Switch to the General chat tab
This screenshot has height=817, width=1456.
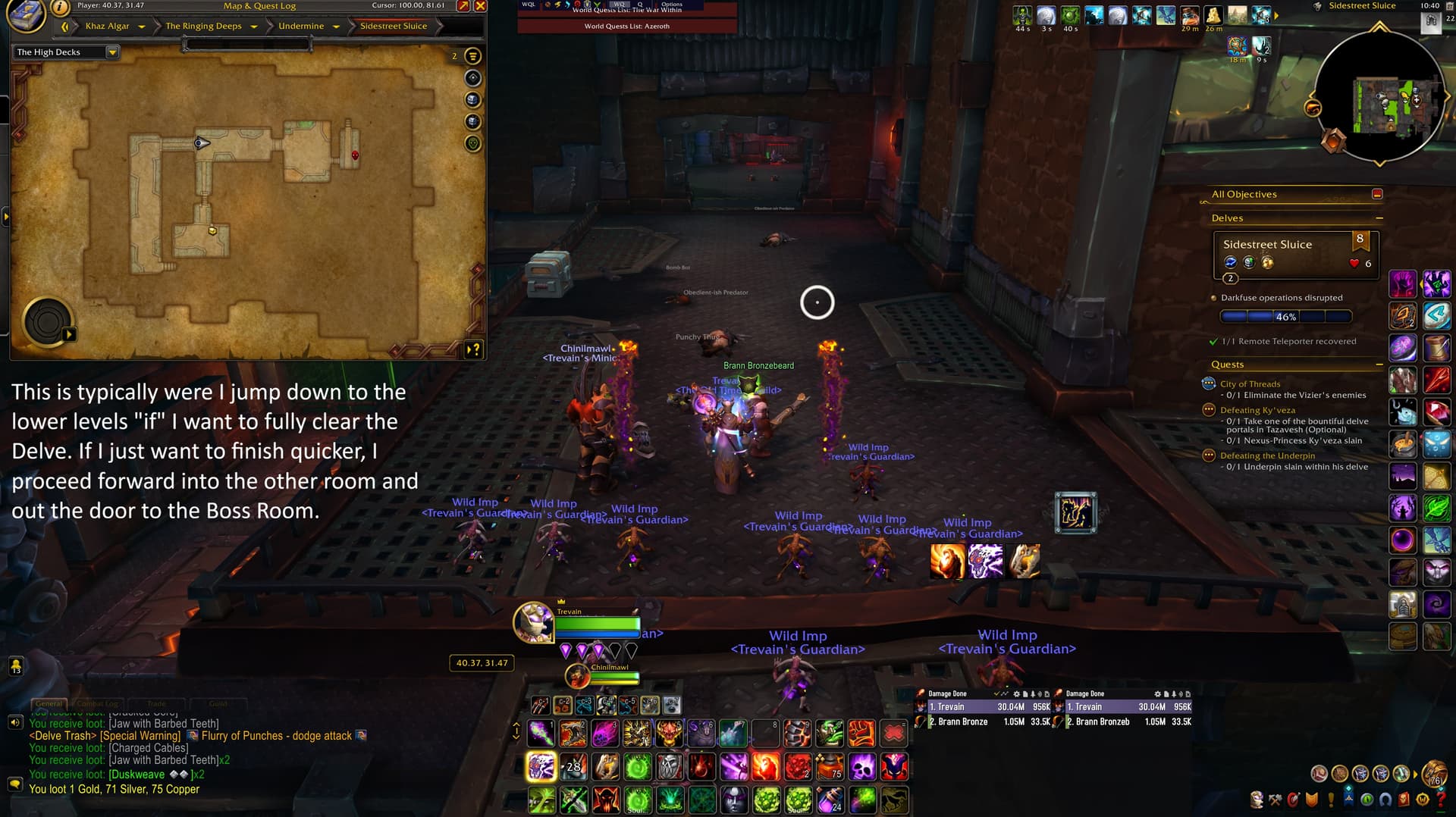pyautogui.click(x=49, y=703)
